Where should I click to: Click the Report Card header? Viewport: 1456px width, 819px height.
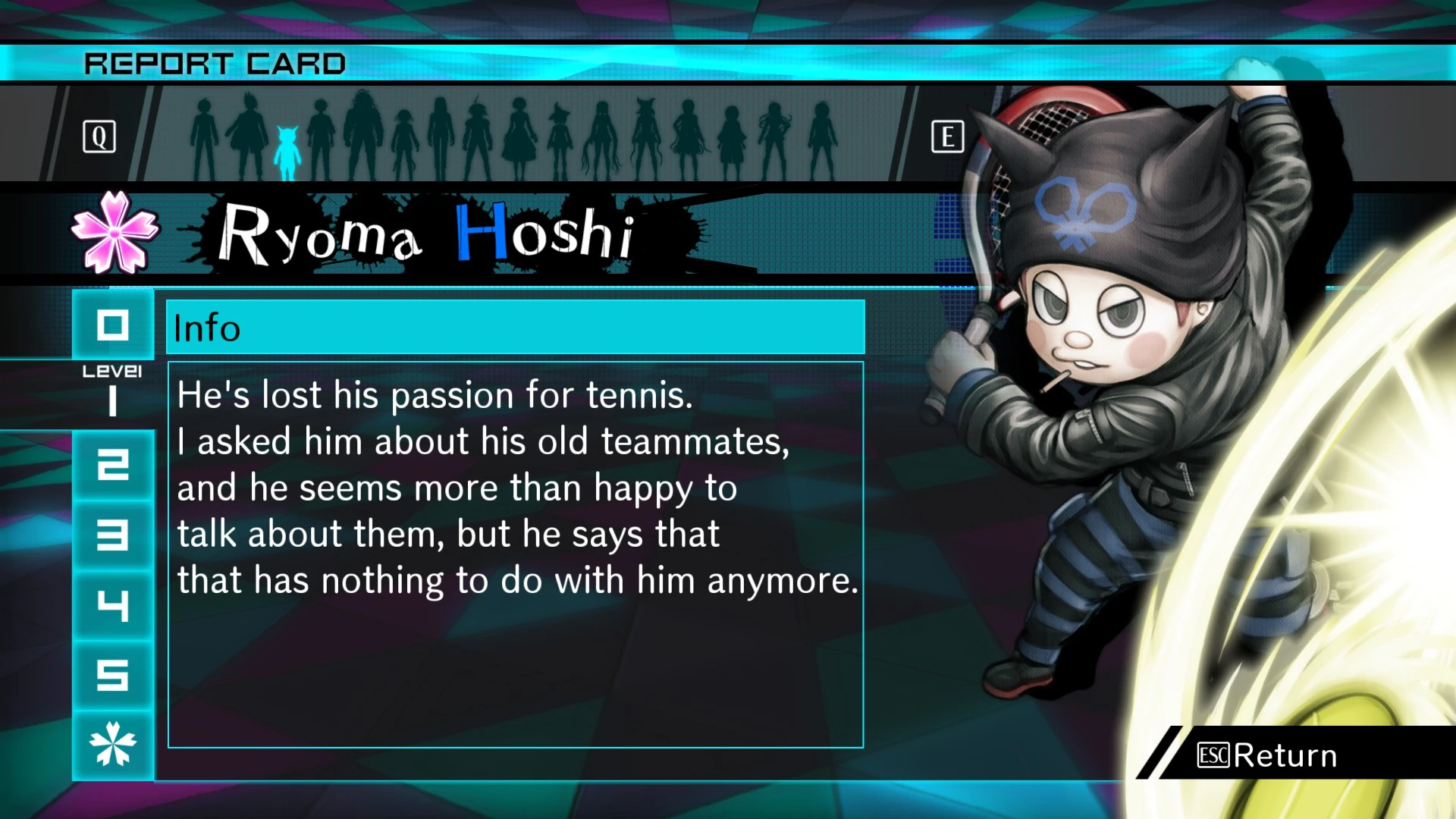pos(216,63)
